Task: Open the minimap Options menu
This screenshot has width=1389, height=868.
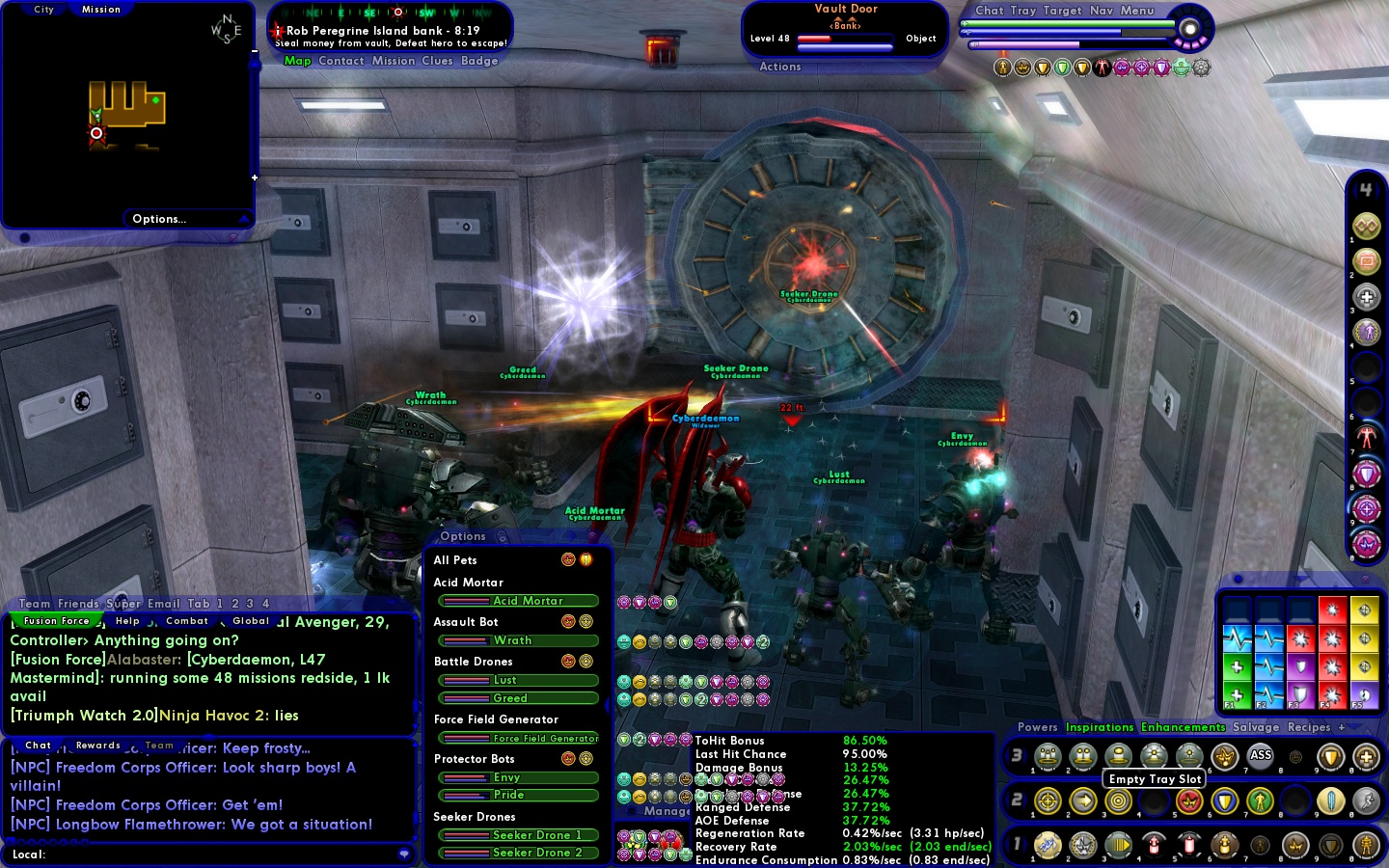Action: [159, 219]
